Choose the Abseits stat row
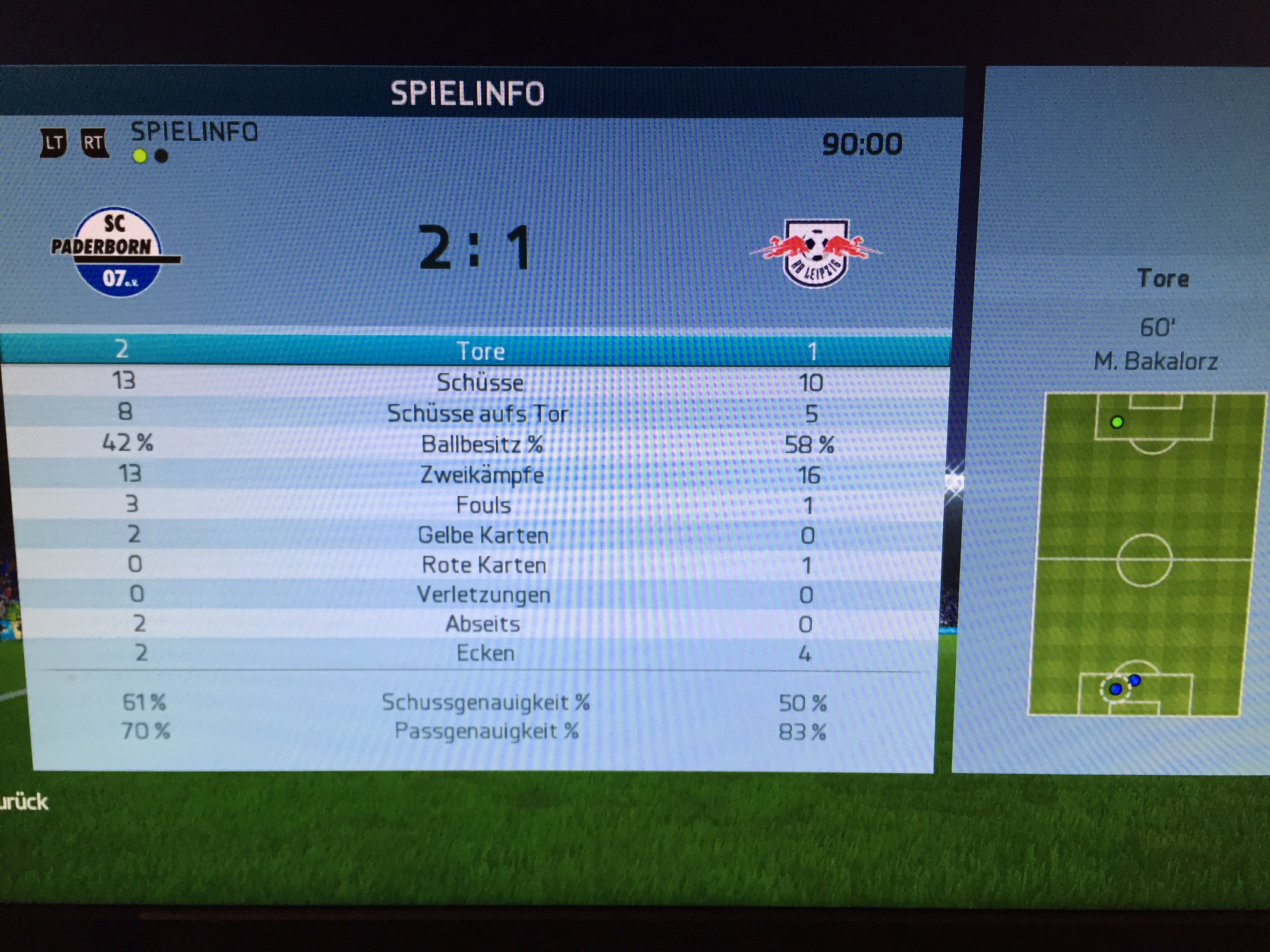Viewport: 1270px width, 952px height. click(x=483, y=624)
